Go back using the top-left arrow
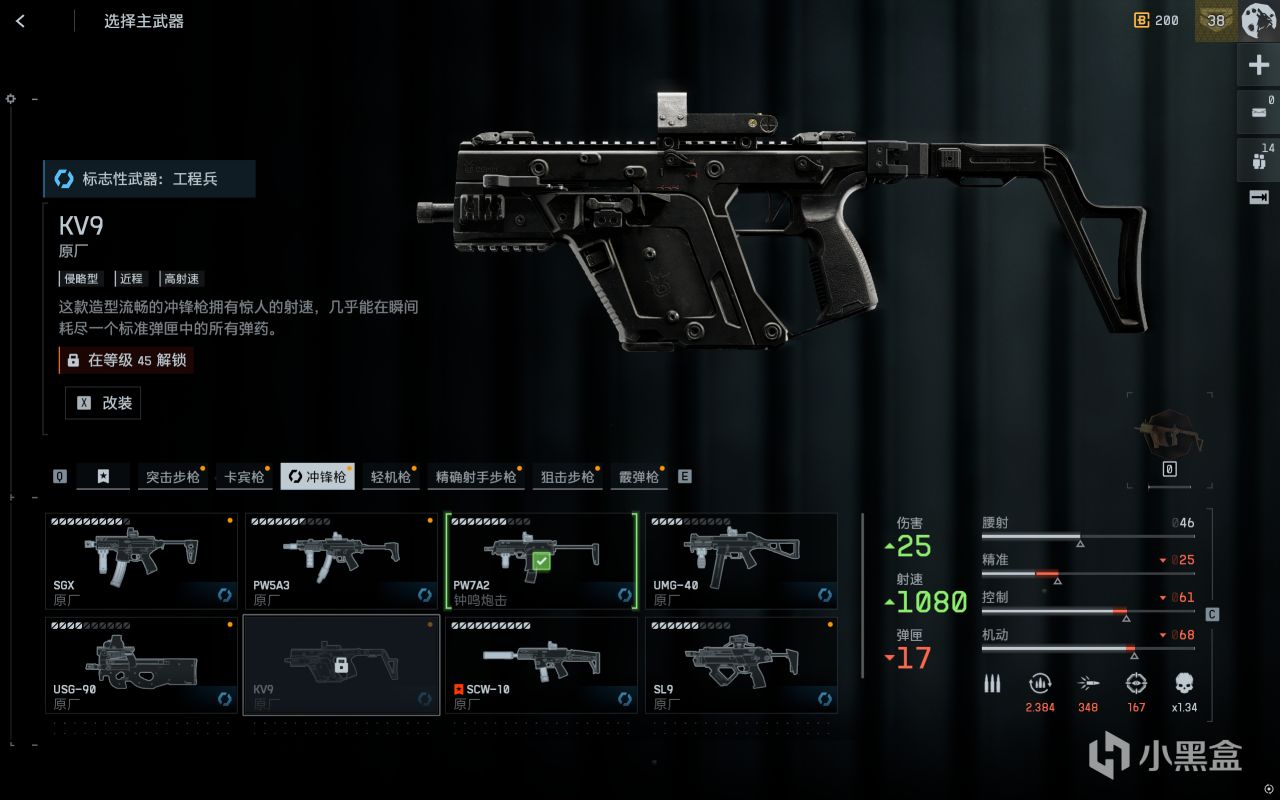This screenshot has width=1280, height=800. [x=21, y=21]
